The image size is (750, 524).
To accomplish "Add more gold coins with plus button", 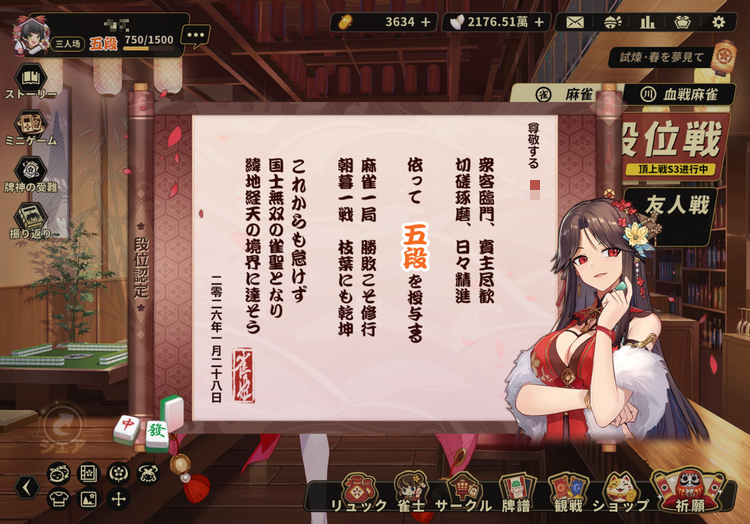I will tap(426, 22).
